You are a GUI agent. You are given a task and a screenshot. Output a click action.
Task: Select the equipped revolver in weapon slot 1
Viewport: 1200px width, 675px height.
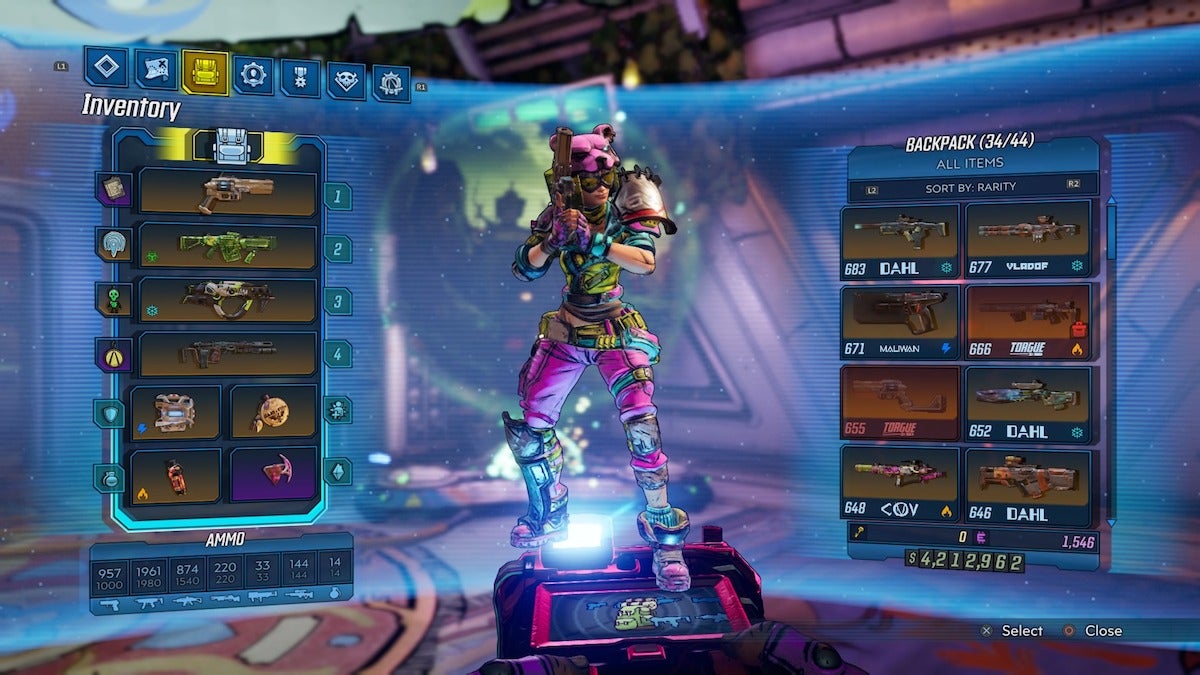click(228, 191)
